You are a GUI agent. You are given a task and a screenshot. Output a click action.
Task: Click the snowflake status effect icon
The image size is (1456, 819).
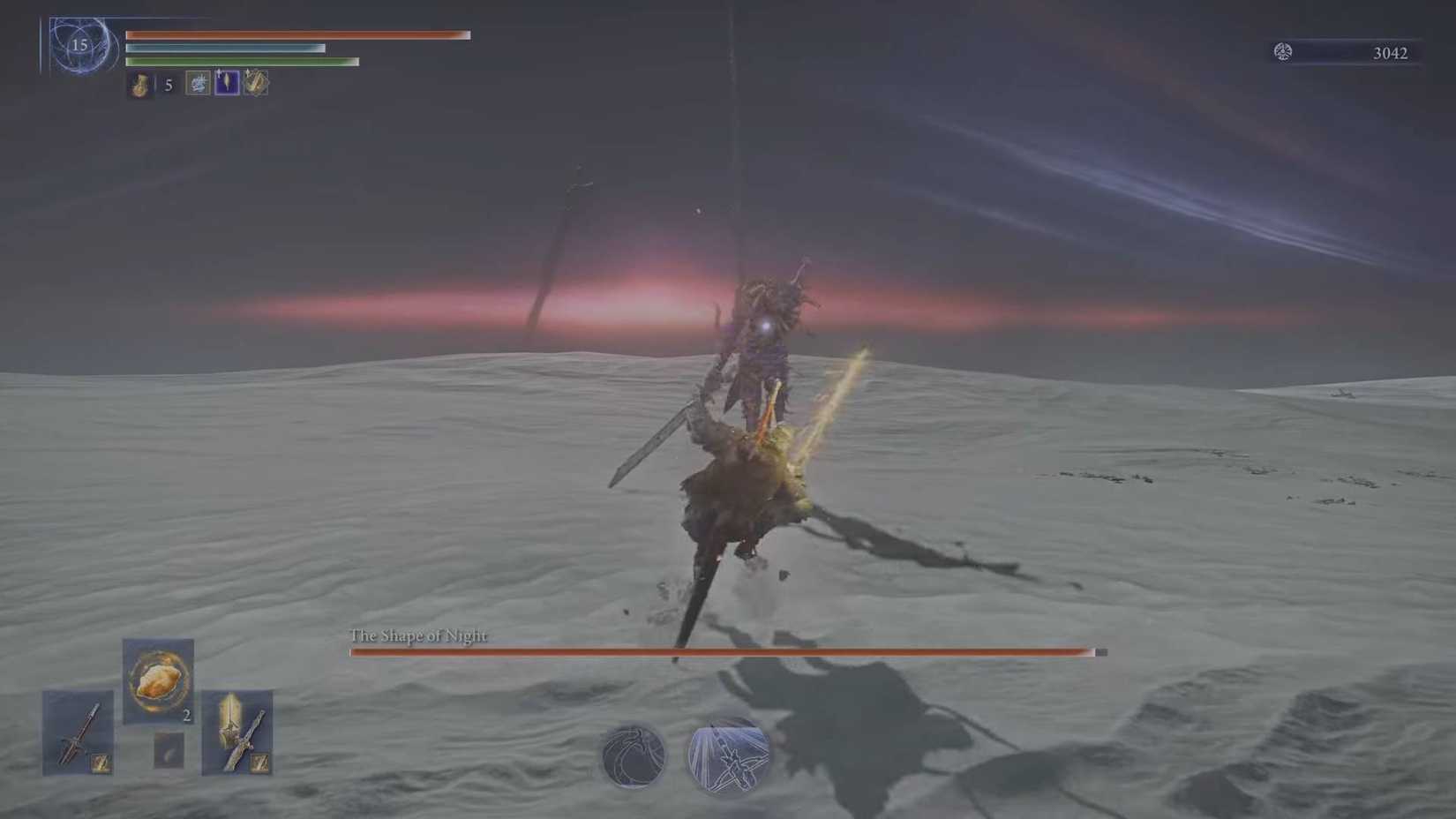coord(196,84)
